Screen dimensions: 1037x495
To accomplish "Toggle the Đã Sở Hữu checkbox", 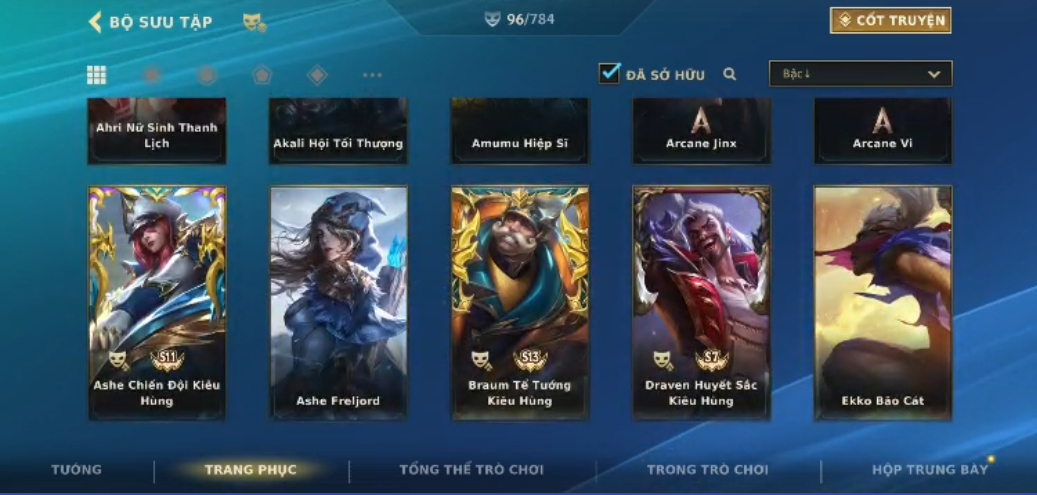I will pyautogui.click(x=610, y=73).
